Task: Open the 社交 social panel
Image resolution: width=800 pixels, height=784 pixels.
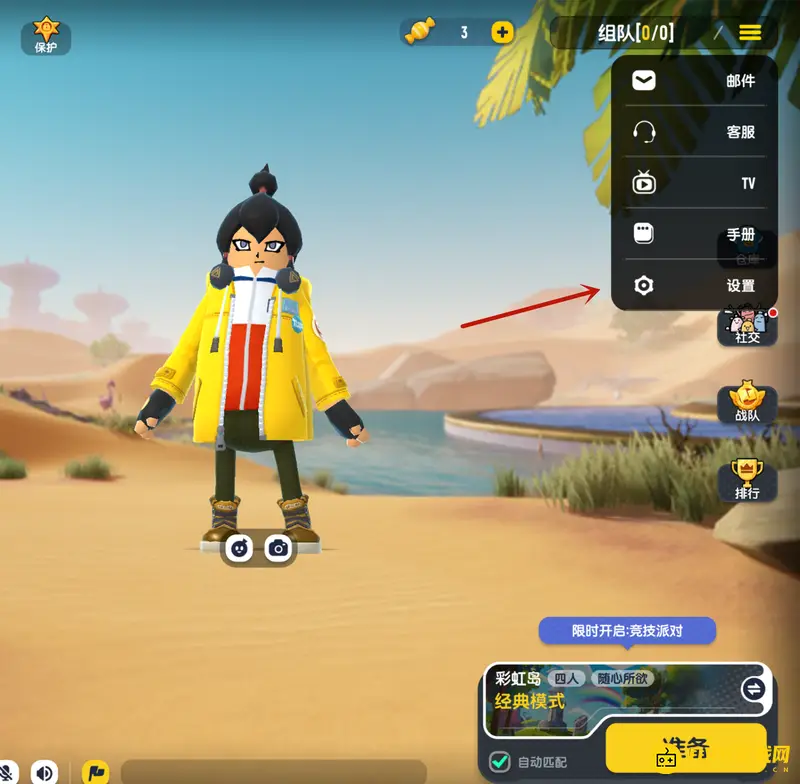Action: pyautogui.click(x=747, y=326)
